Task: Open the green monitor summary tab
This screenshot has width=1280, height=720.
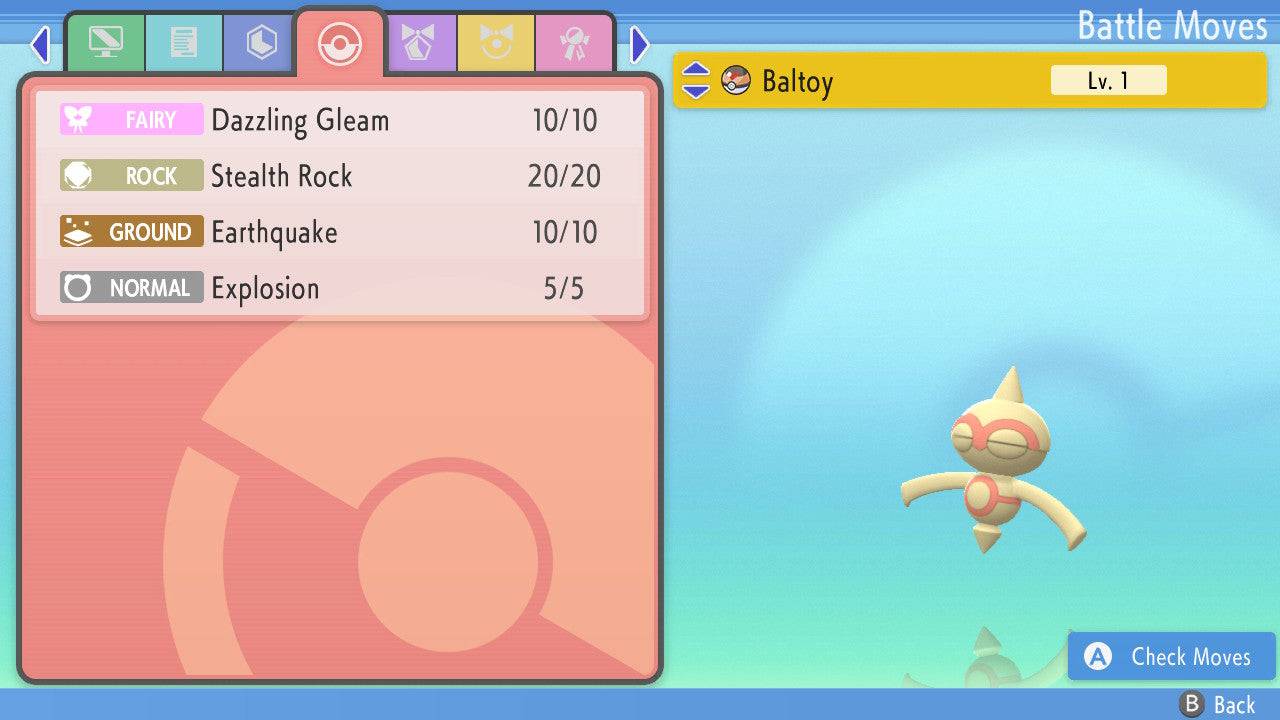Action: point(105,43)
